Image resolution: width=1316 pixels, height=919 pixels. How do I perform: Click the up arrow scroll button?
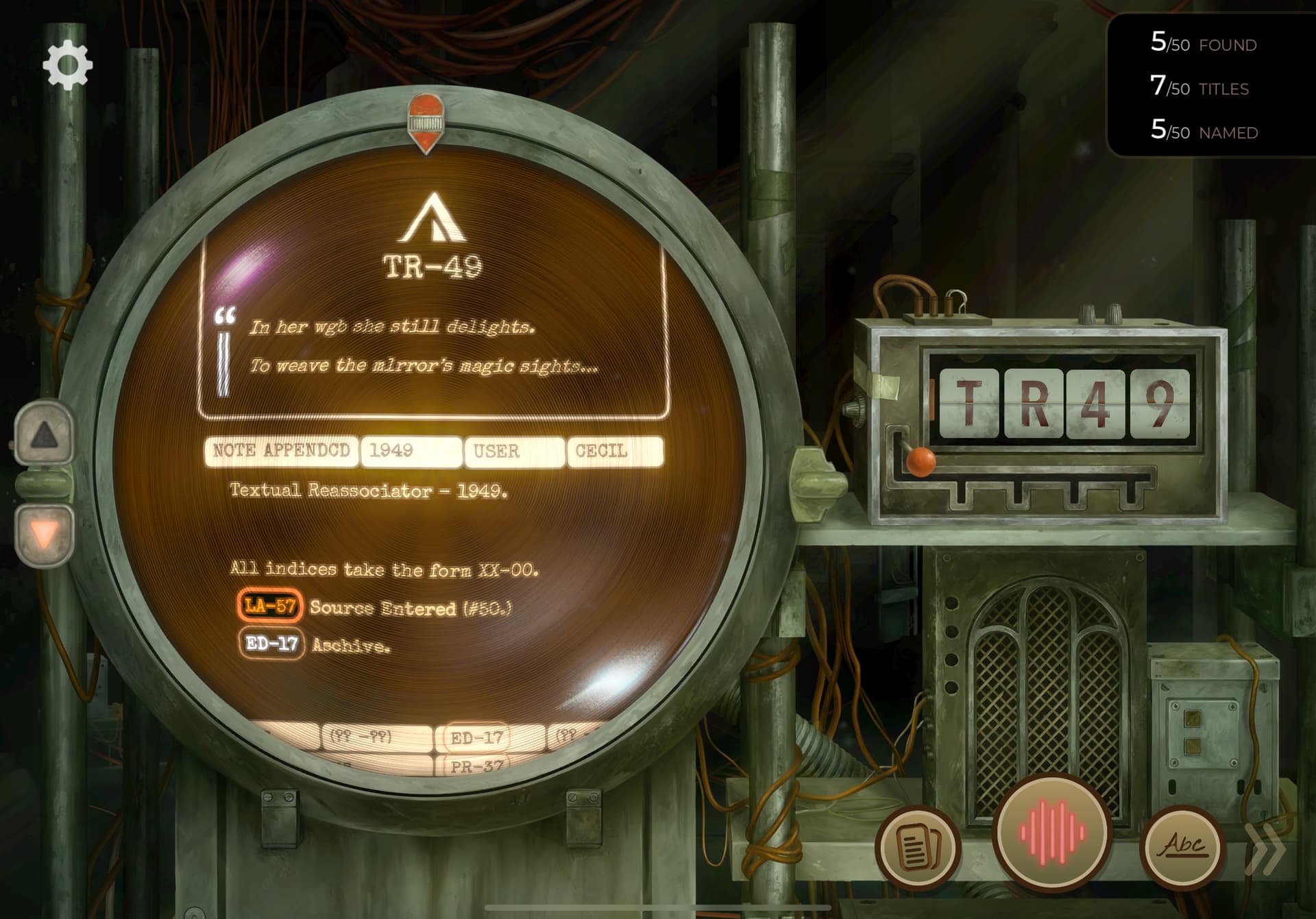point(44,434)
